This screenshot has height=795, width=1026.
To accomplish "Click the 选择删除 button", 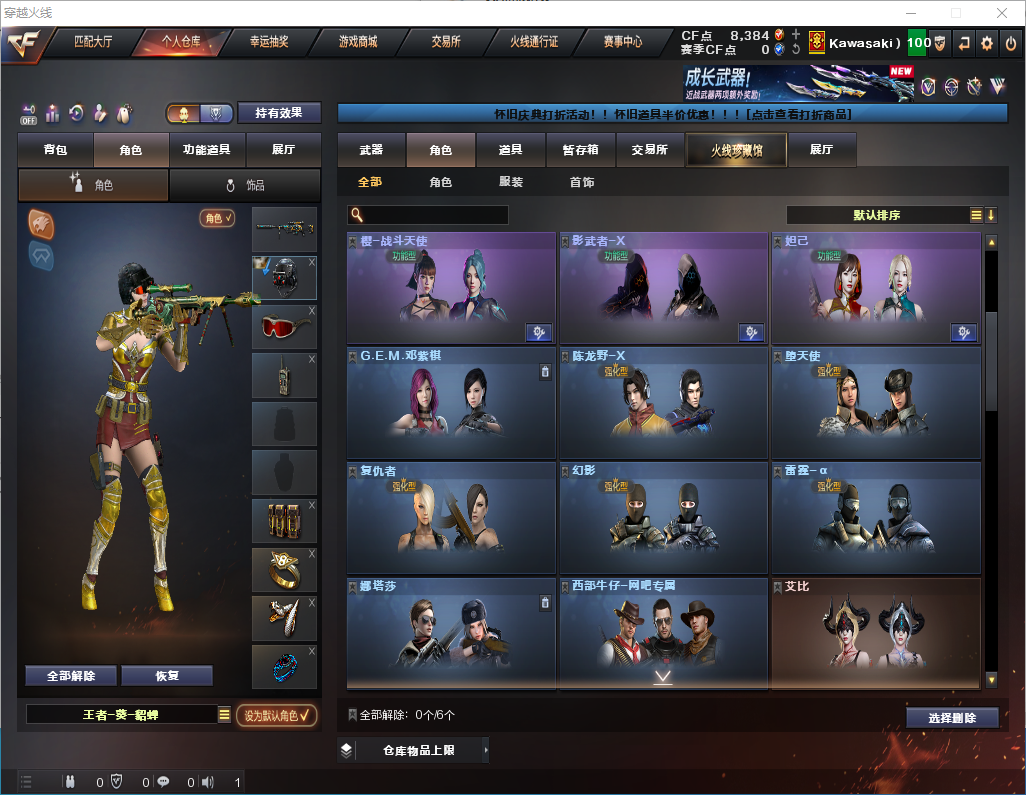I will click(x=952, y=718).
